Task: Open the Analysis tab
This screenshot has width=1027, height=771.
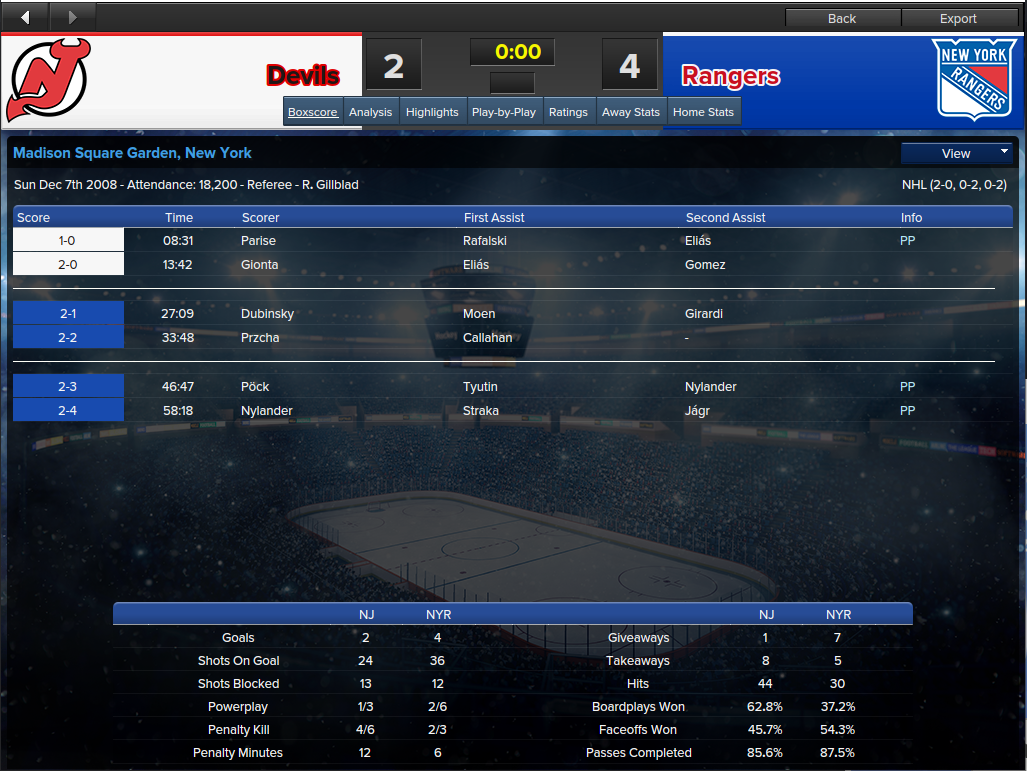Action: pyautogui.click(x=370, y=112)
